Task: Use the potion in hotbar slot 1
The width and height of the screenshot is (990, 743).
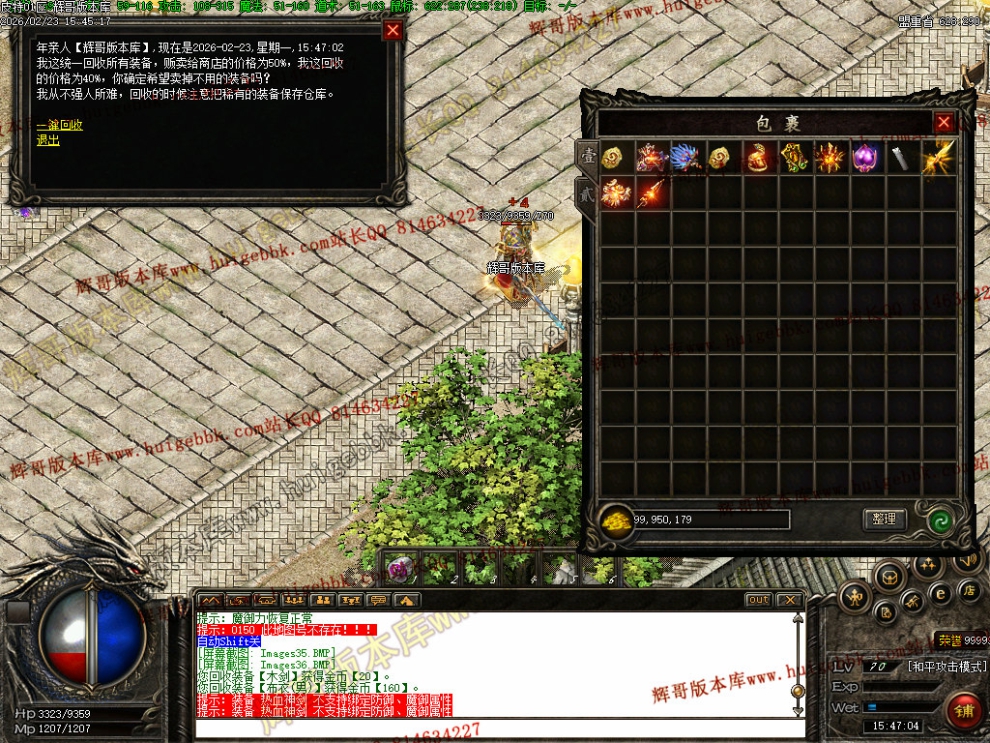Action: (x=401, y=570)
